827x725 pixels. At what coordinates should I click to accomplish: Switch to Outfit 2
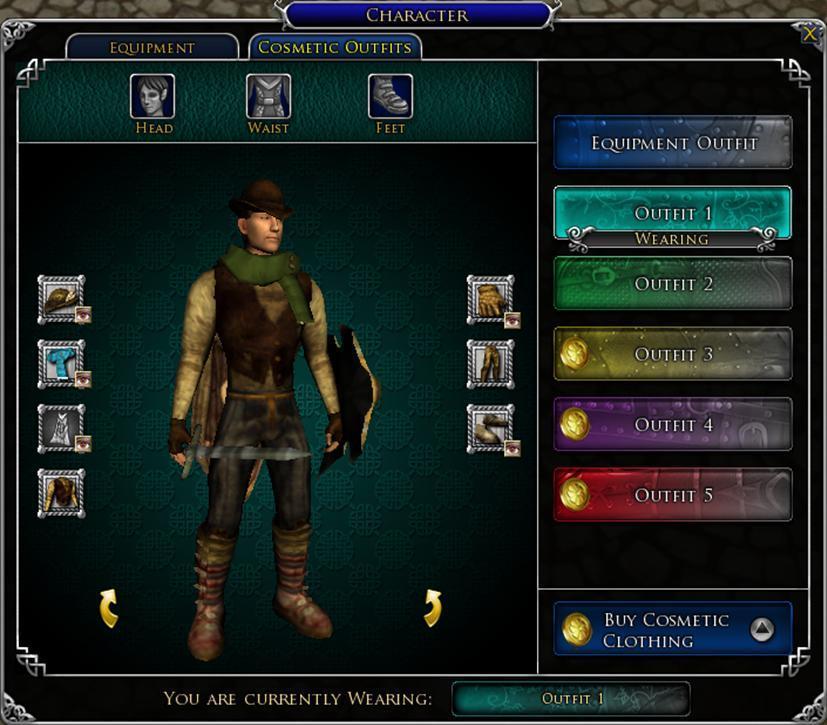tap(673, 284)
